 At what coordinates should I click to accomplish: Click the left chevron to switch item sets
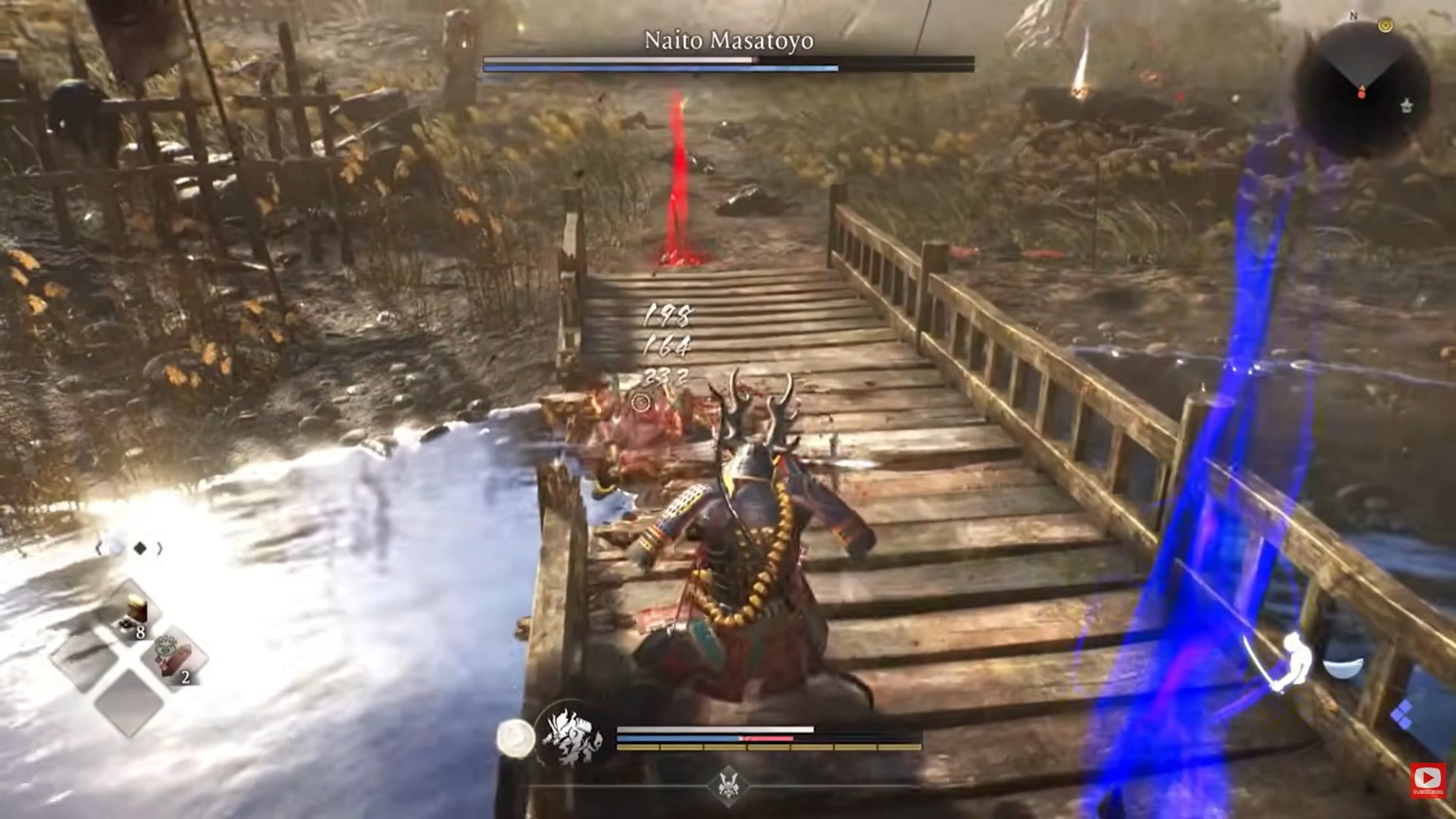[x=99, y=548]
